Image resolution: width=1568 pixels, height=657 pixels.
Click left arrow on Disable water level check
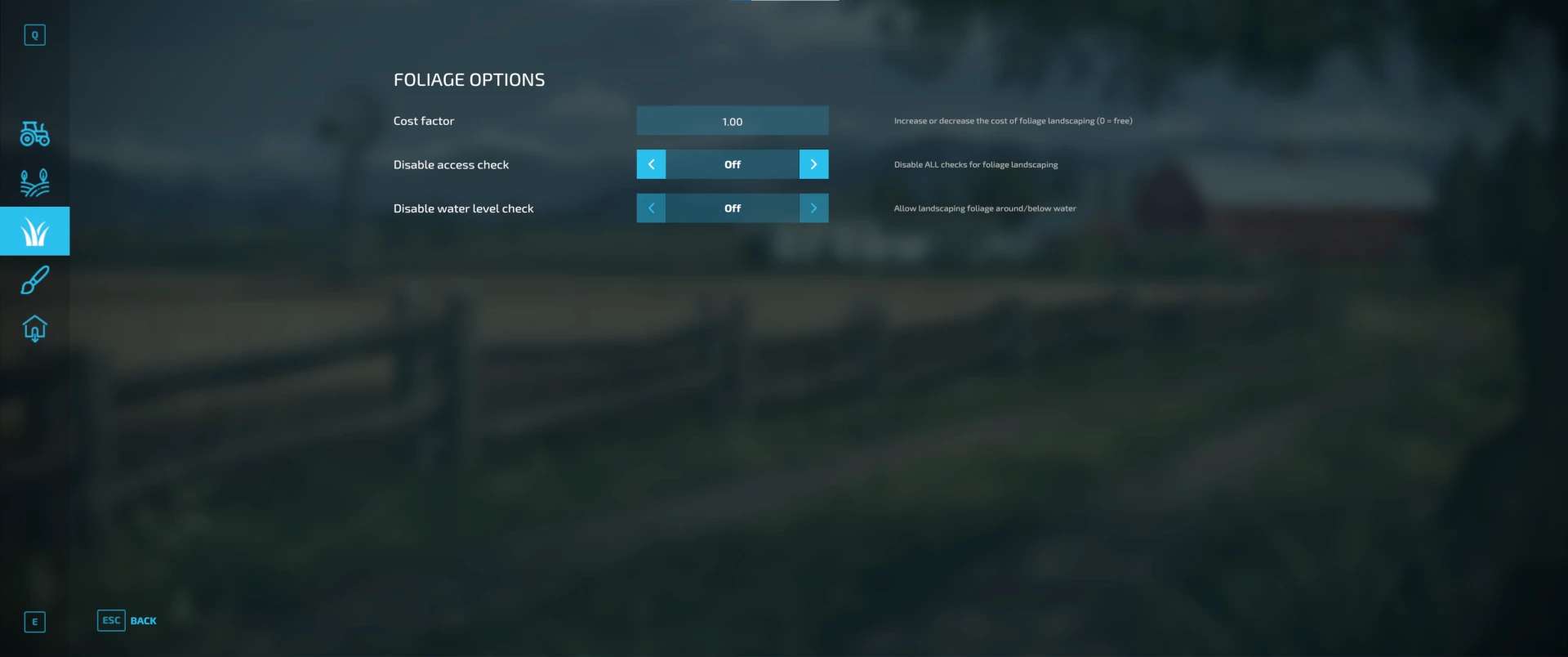(651, 208)
